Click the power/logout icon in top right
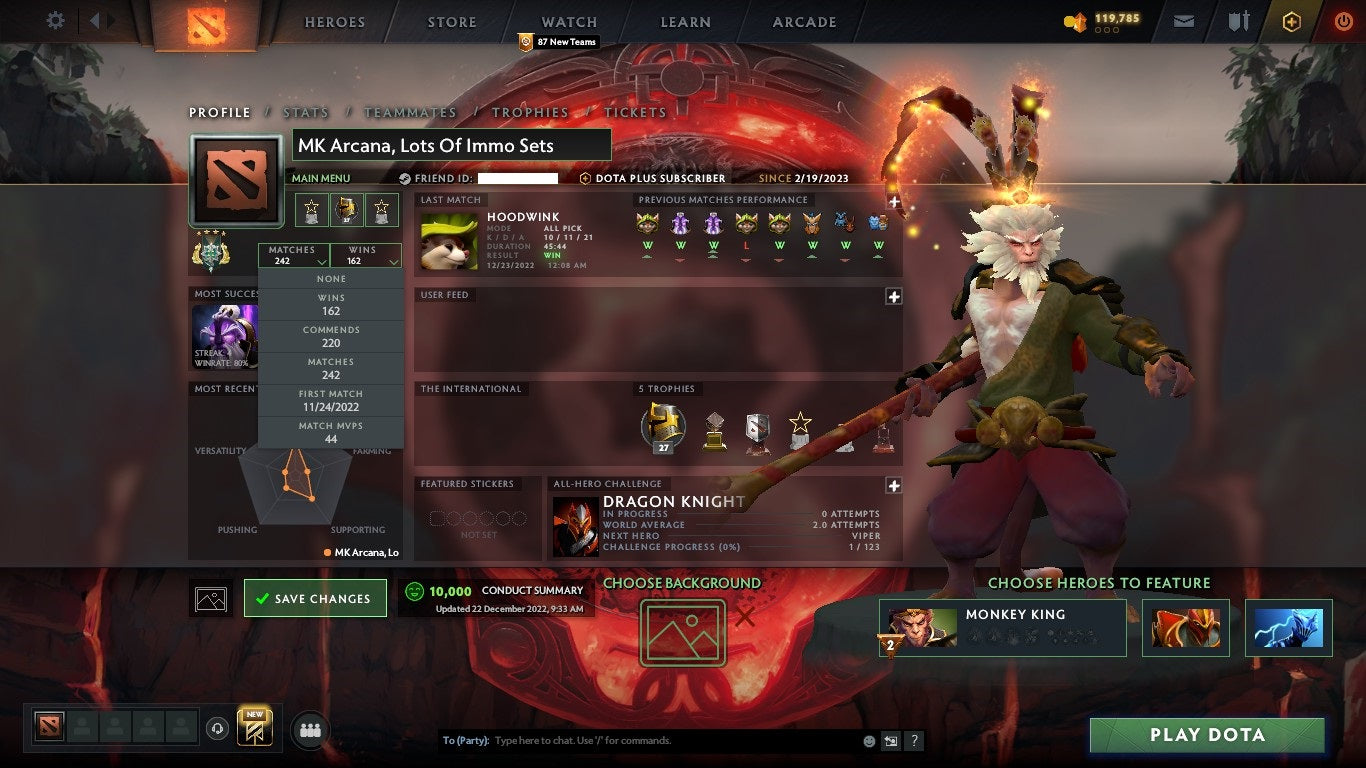This screenshot has height=768, width=1366. pyautogui.click(x=1343, y=20)
